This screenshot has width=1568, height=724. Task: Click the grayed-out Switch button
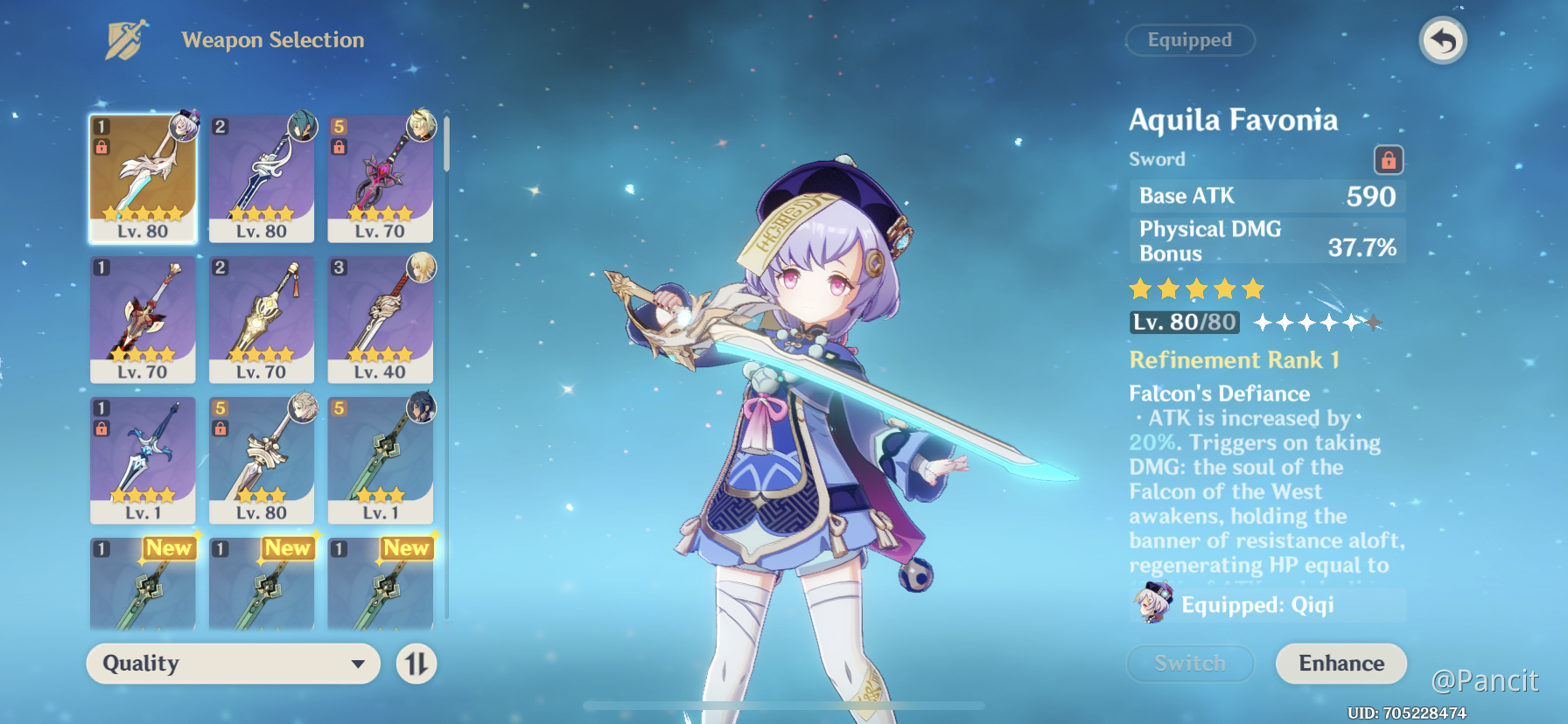coord(1190,663)
